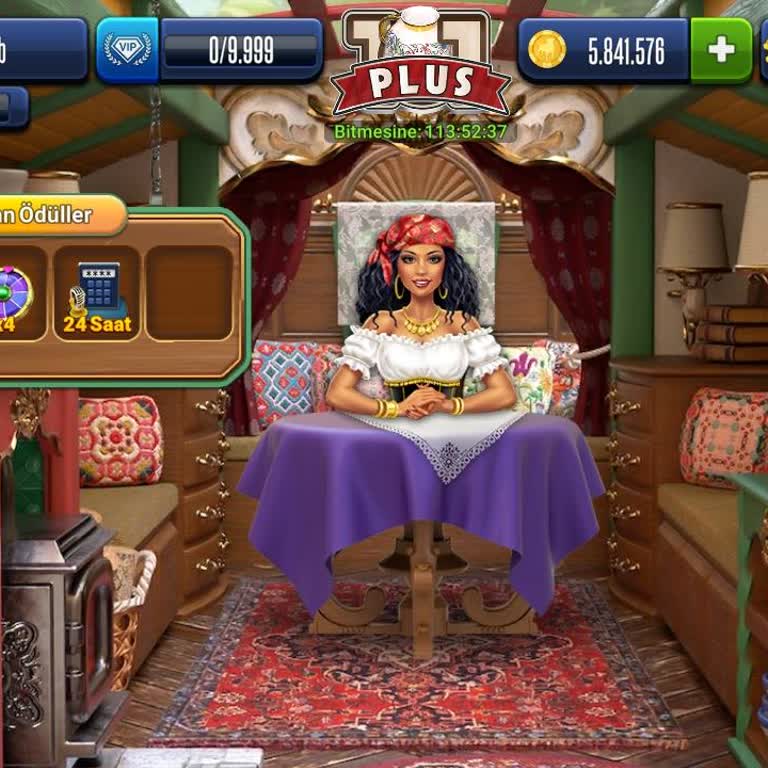Select the colorful wheel reward slot
This screenshot has width=768, height=768.
point(17,294)
